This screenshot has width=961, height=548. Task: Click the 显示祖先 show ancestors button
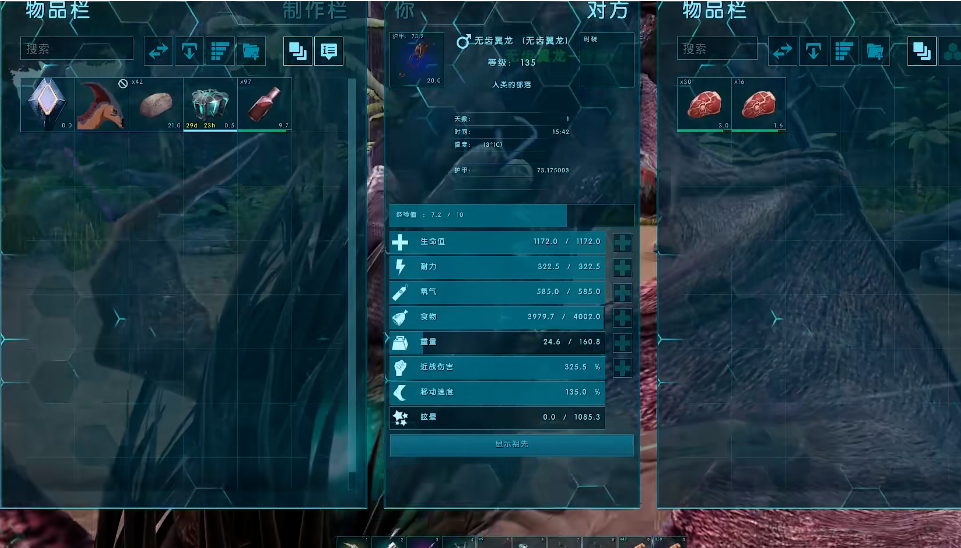click(x=511, y=444)
